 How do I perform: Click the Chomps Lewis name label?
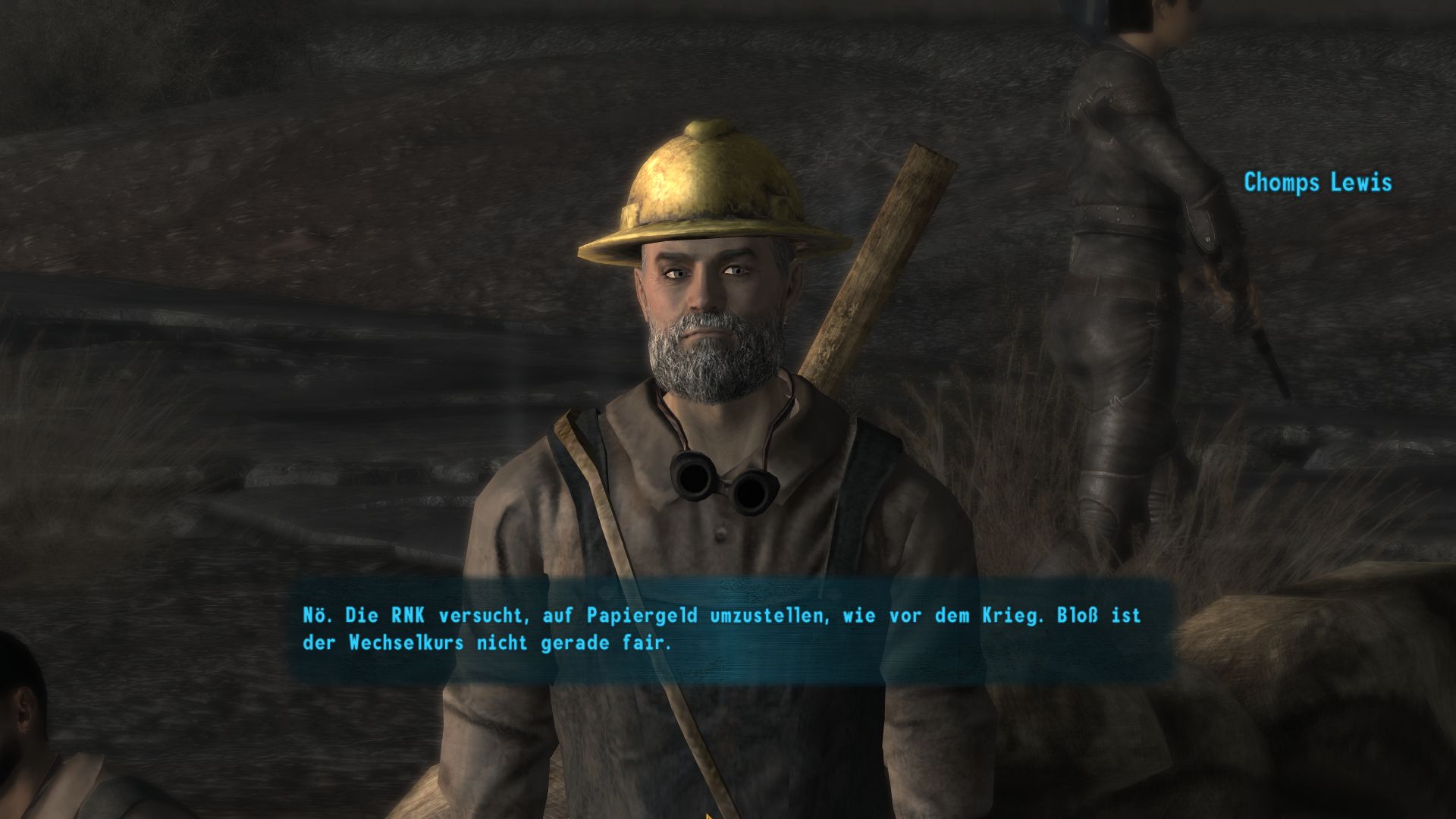(x=1317, y=182)
